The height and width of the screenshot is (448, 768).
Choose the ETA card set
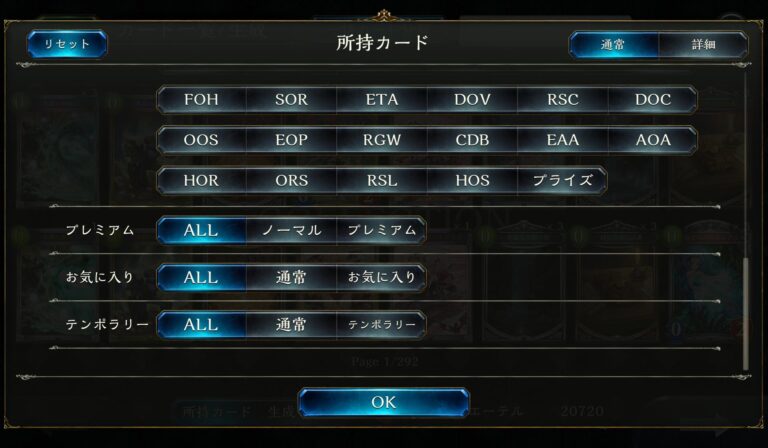coord(381,100)
